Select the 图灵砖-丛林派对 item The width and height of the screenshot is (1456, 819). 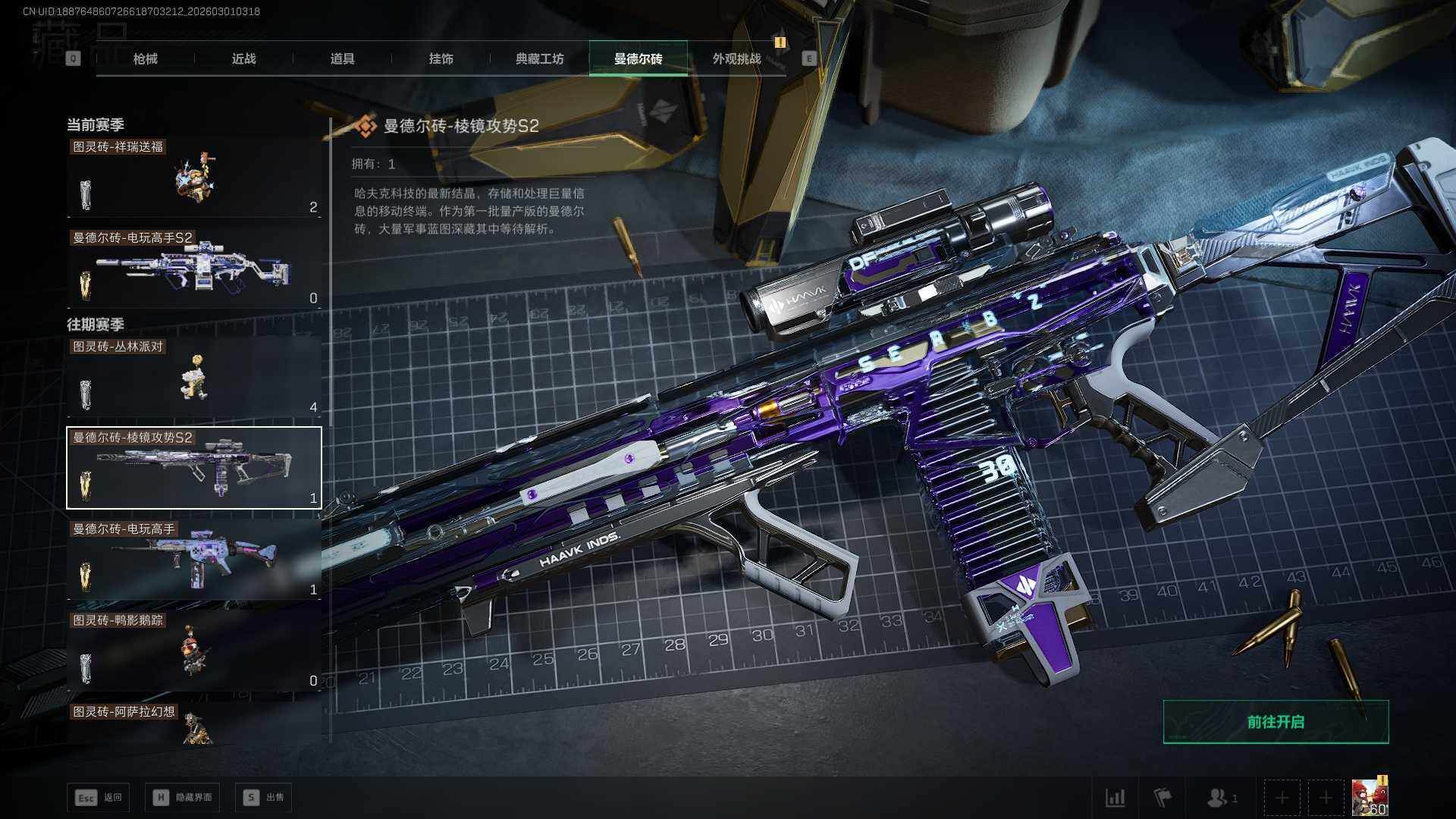click(194, 378)
